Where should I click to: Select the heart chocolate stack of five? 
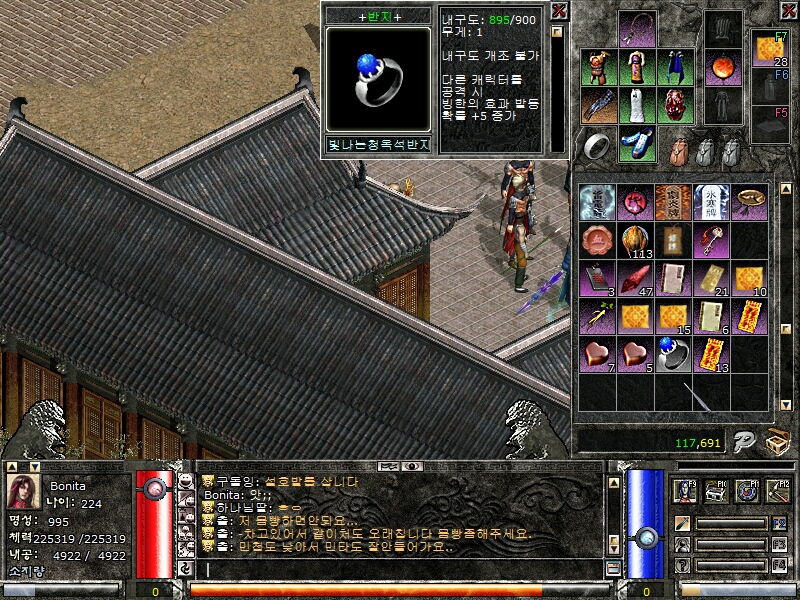(635, 354)
